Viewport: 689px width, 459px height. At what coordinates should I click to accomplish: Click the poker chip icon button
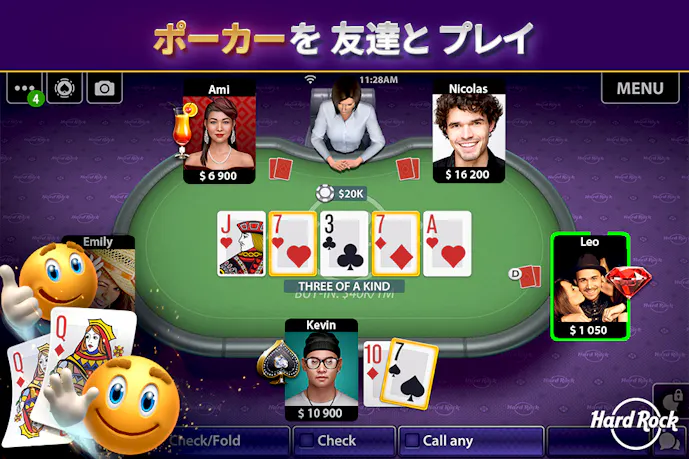tap(65, 88)
